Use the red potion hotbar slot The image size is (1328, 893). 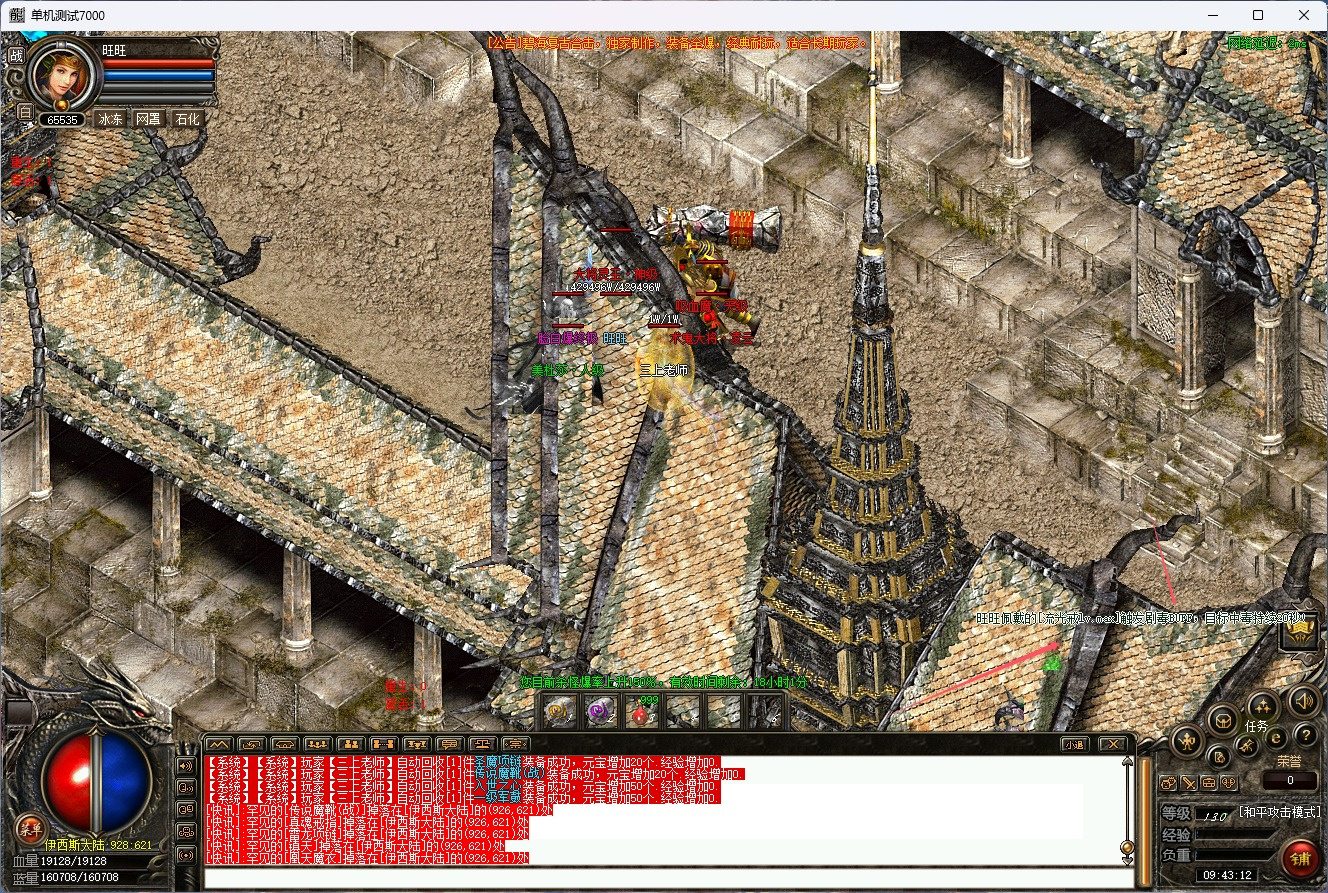pos(641,711)
